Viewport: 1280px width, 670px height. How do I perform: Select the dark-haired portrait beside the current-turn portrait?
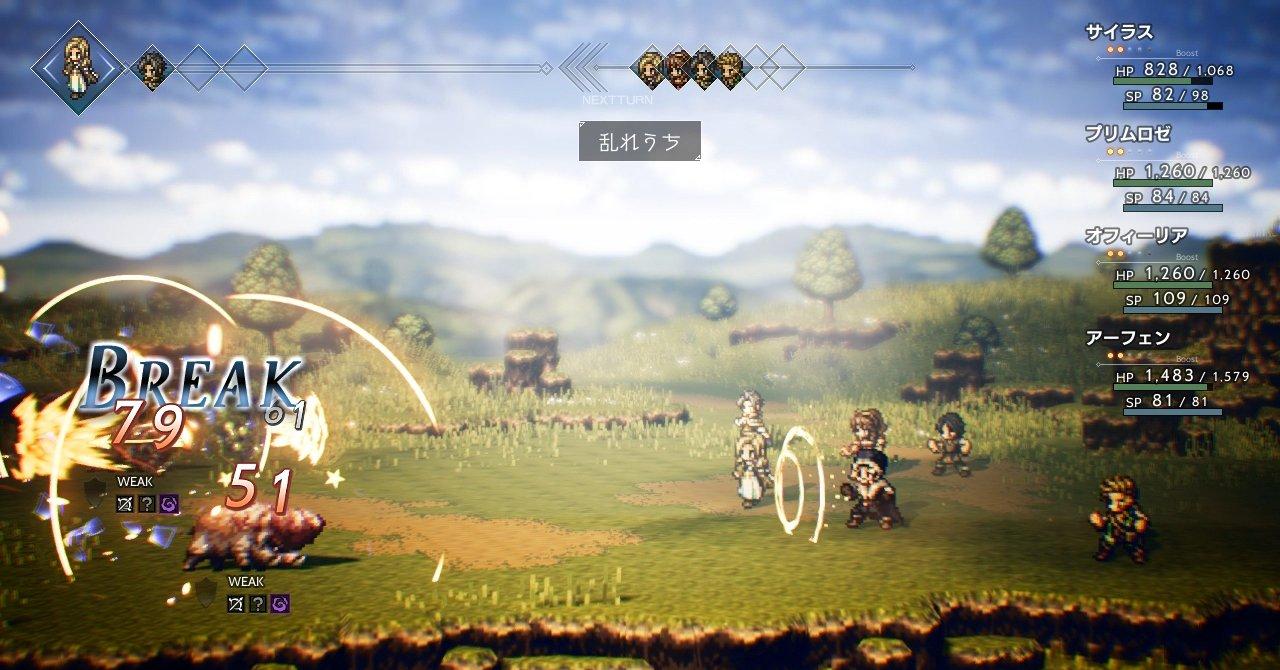click(153, 68)
